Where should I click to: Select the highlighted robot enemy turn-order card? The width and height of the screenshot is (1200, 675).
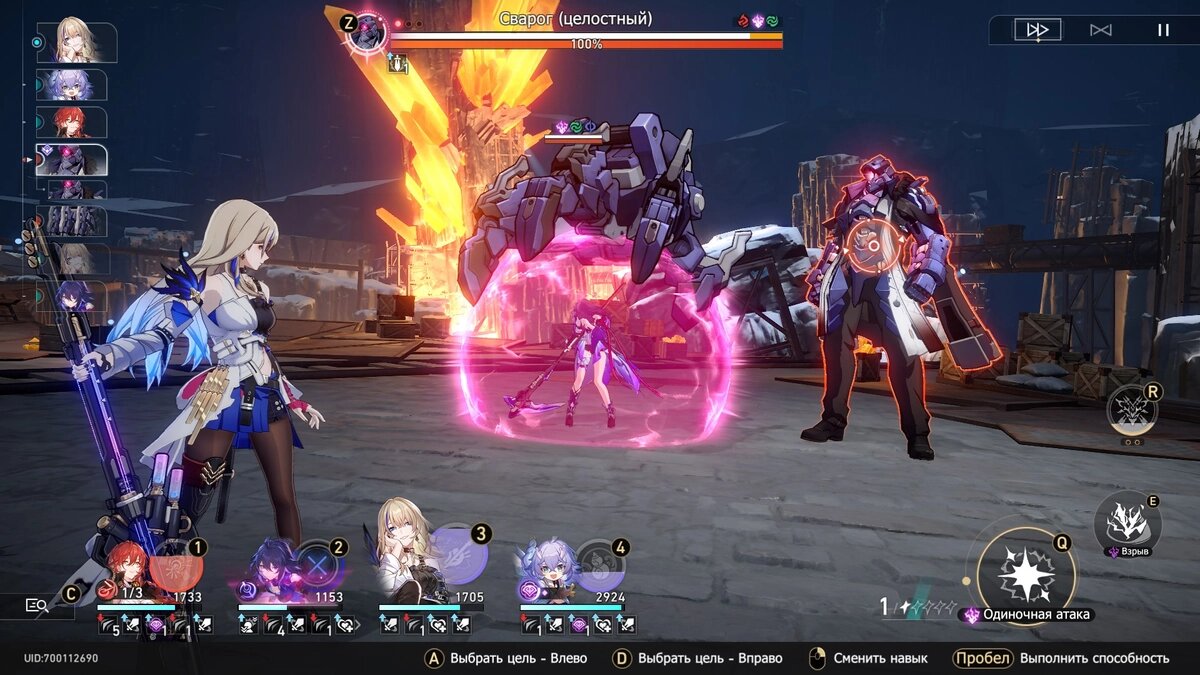point(71,160)
